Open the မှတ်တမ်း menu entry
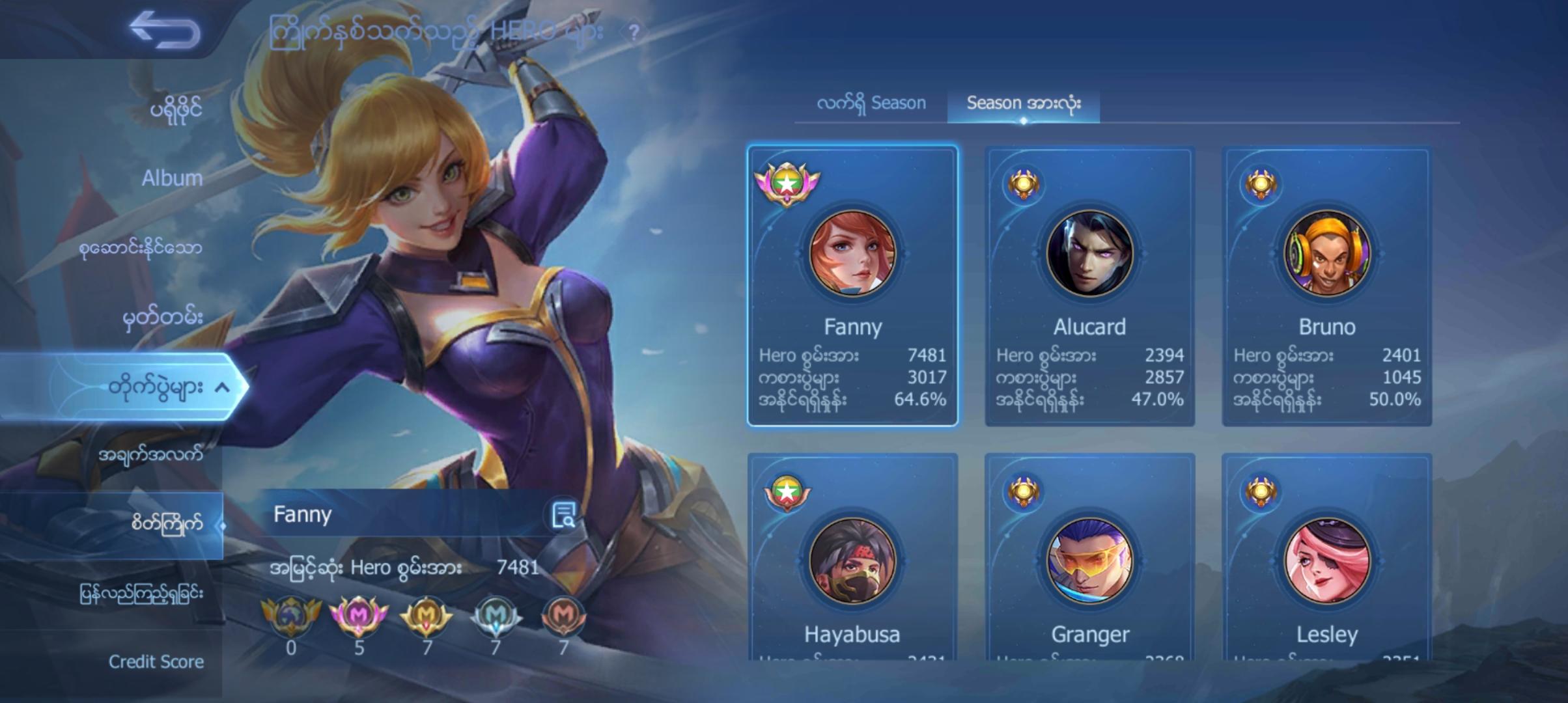 point(163,318)
